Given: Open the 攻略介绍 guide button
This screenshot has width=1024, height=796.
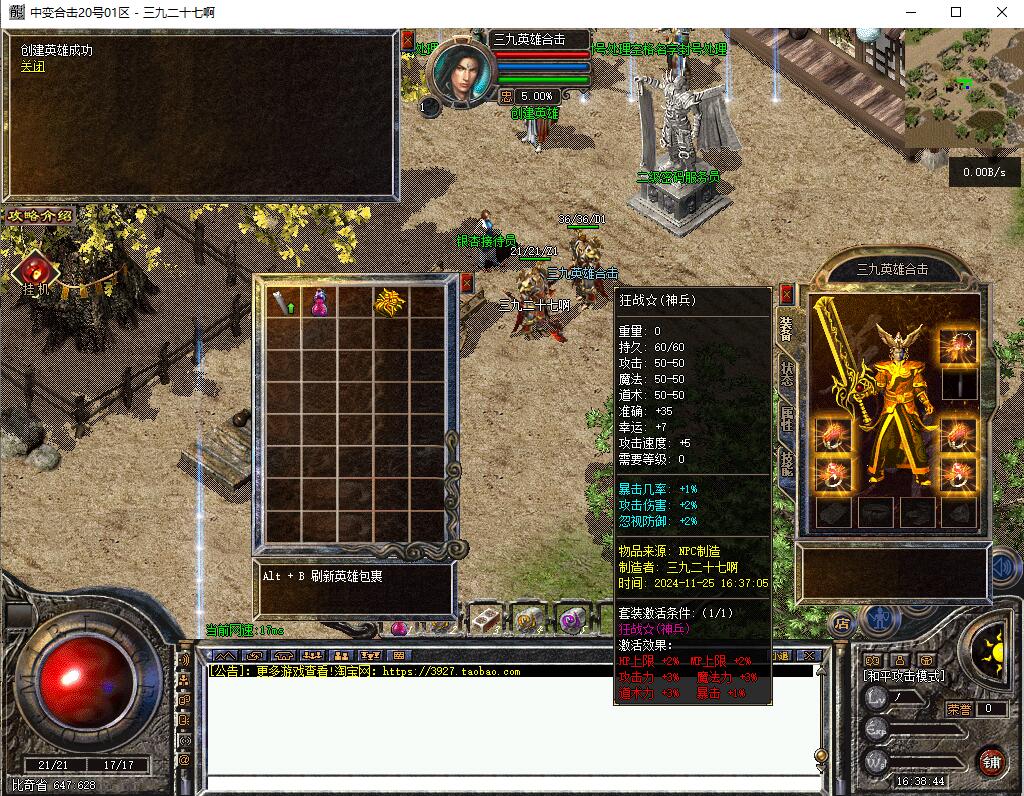Looking at the screenshot, I should click(40, 215).
